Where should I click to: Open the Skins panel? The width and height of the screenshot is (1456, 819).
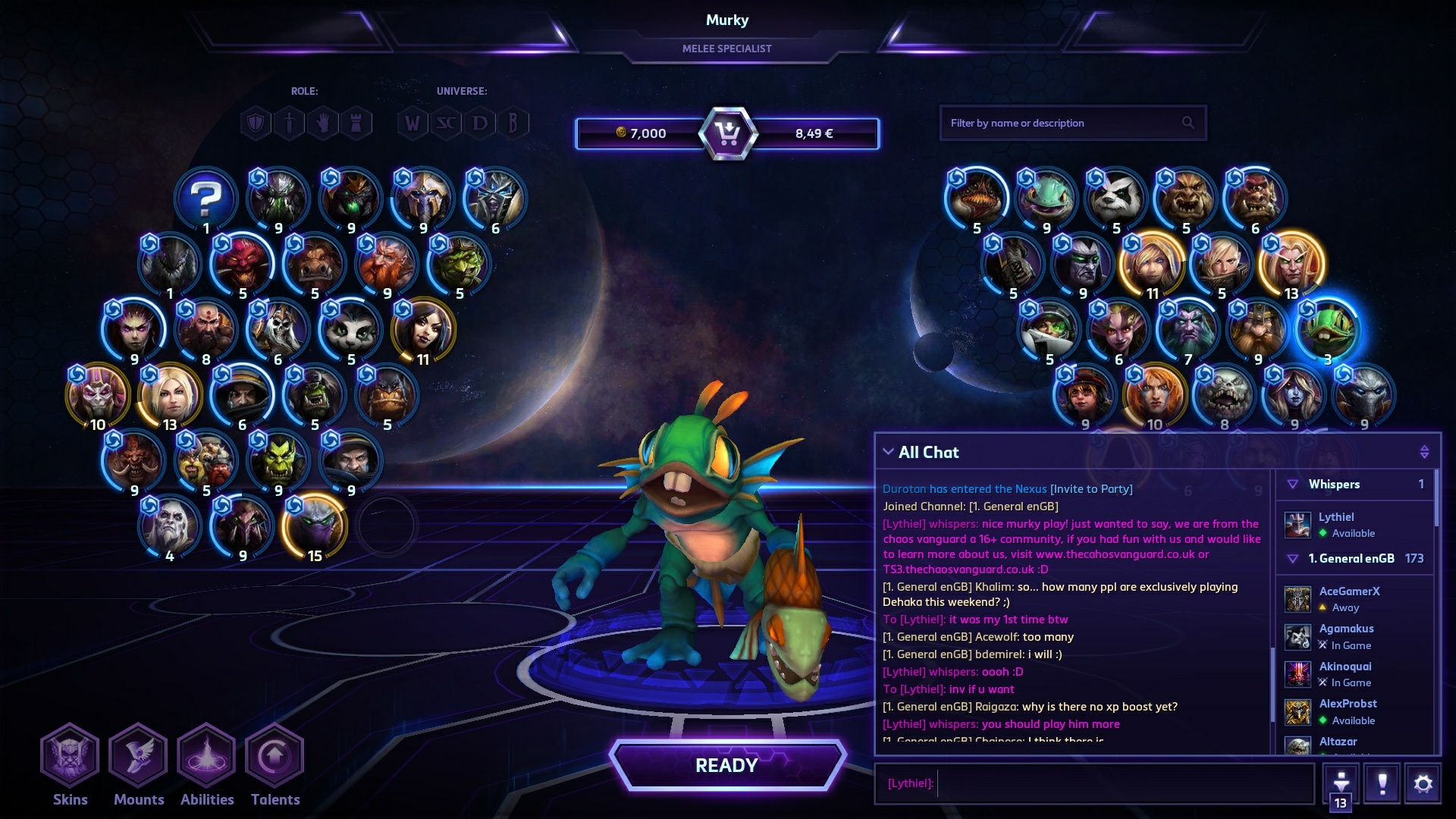70,757
